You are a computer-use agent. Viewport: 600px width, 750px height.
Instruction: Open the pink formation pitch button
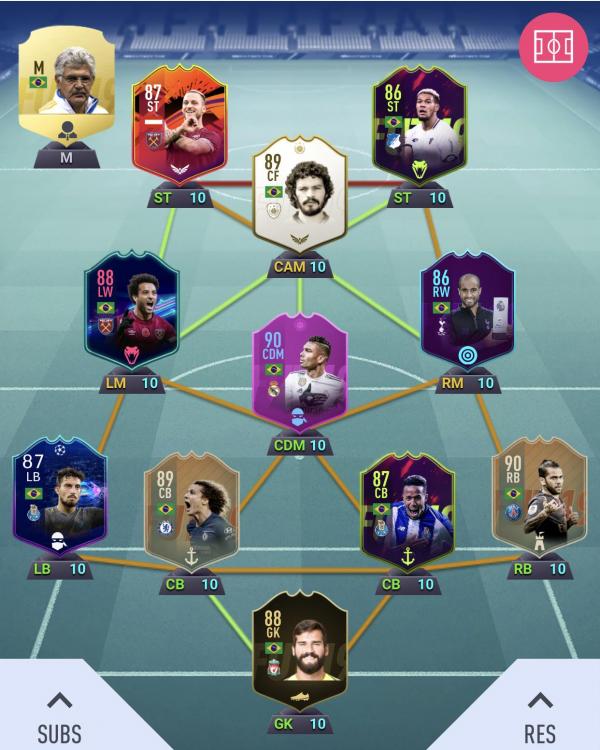coord(553,47)
